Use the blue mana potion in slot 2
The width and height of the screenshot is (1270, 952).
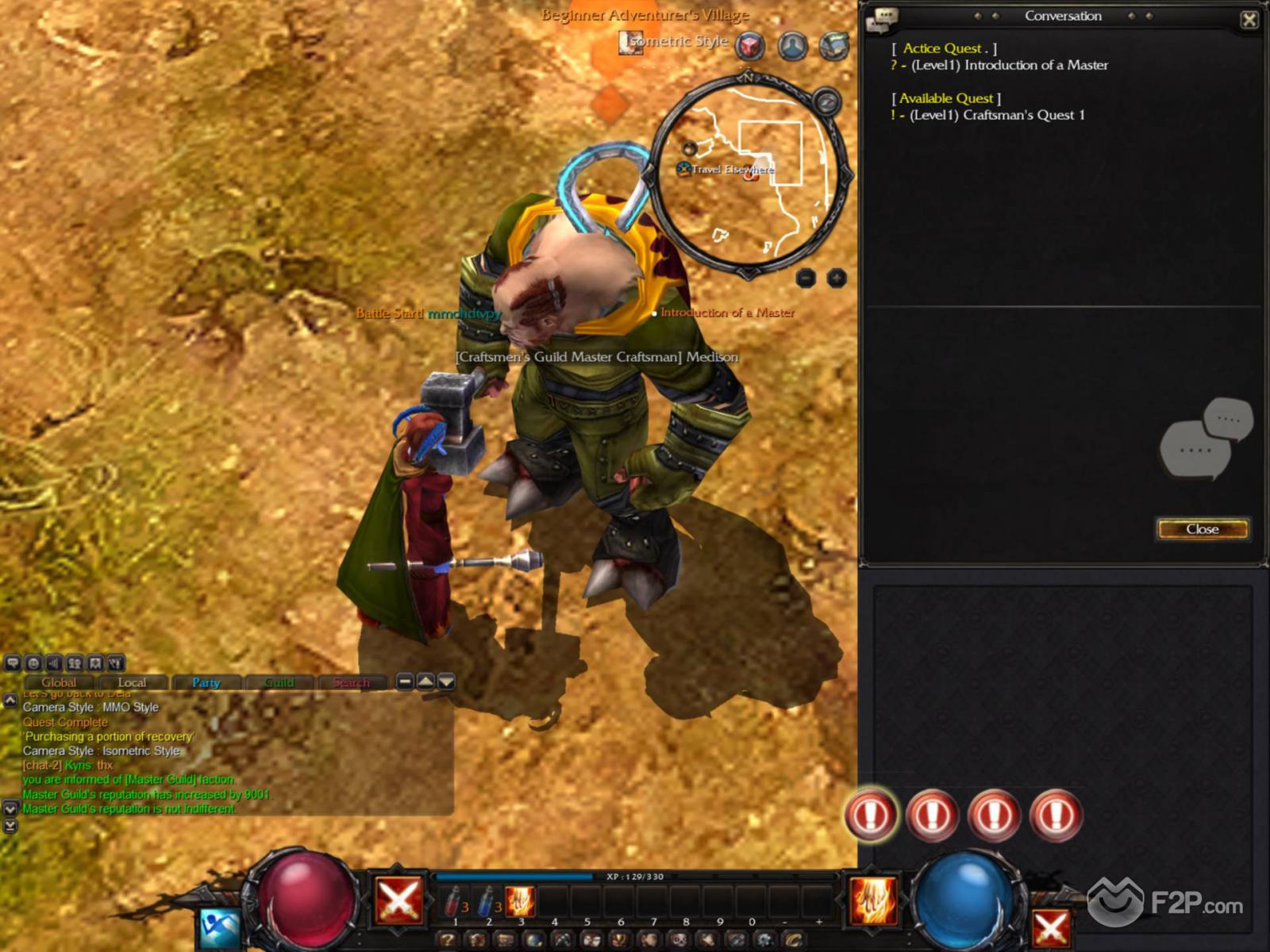(487, 902)
